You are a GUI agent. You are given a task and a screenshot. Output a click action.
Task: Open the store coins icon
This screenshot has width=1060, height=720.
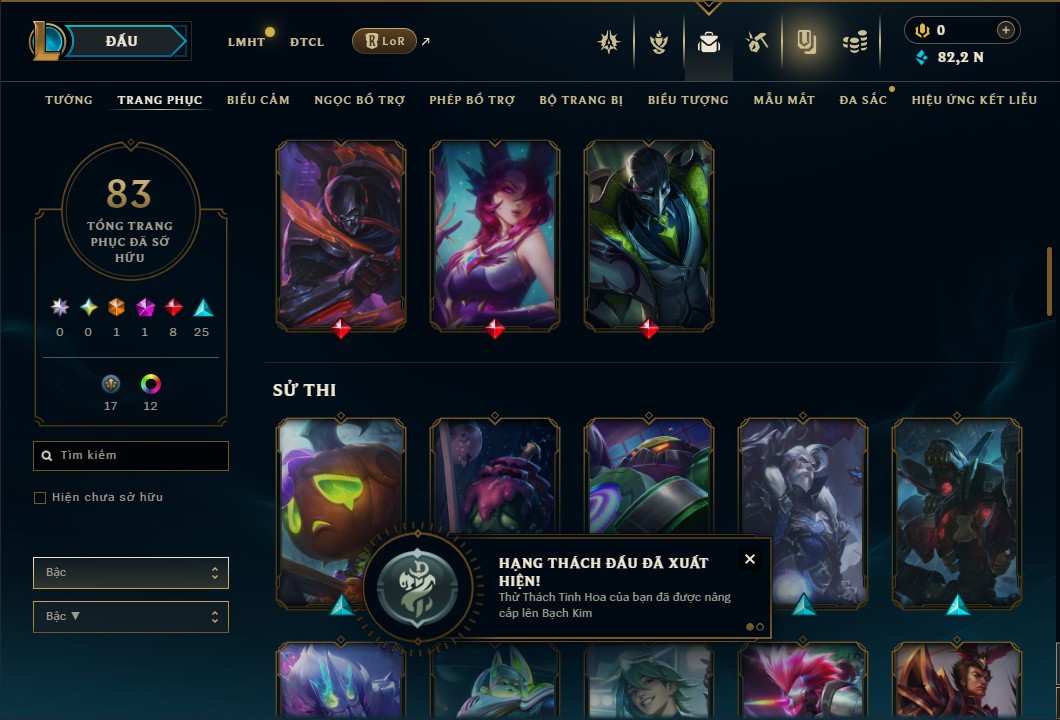(x=854, y=42)
